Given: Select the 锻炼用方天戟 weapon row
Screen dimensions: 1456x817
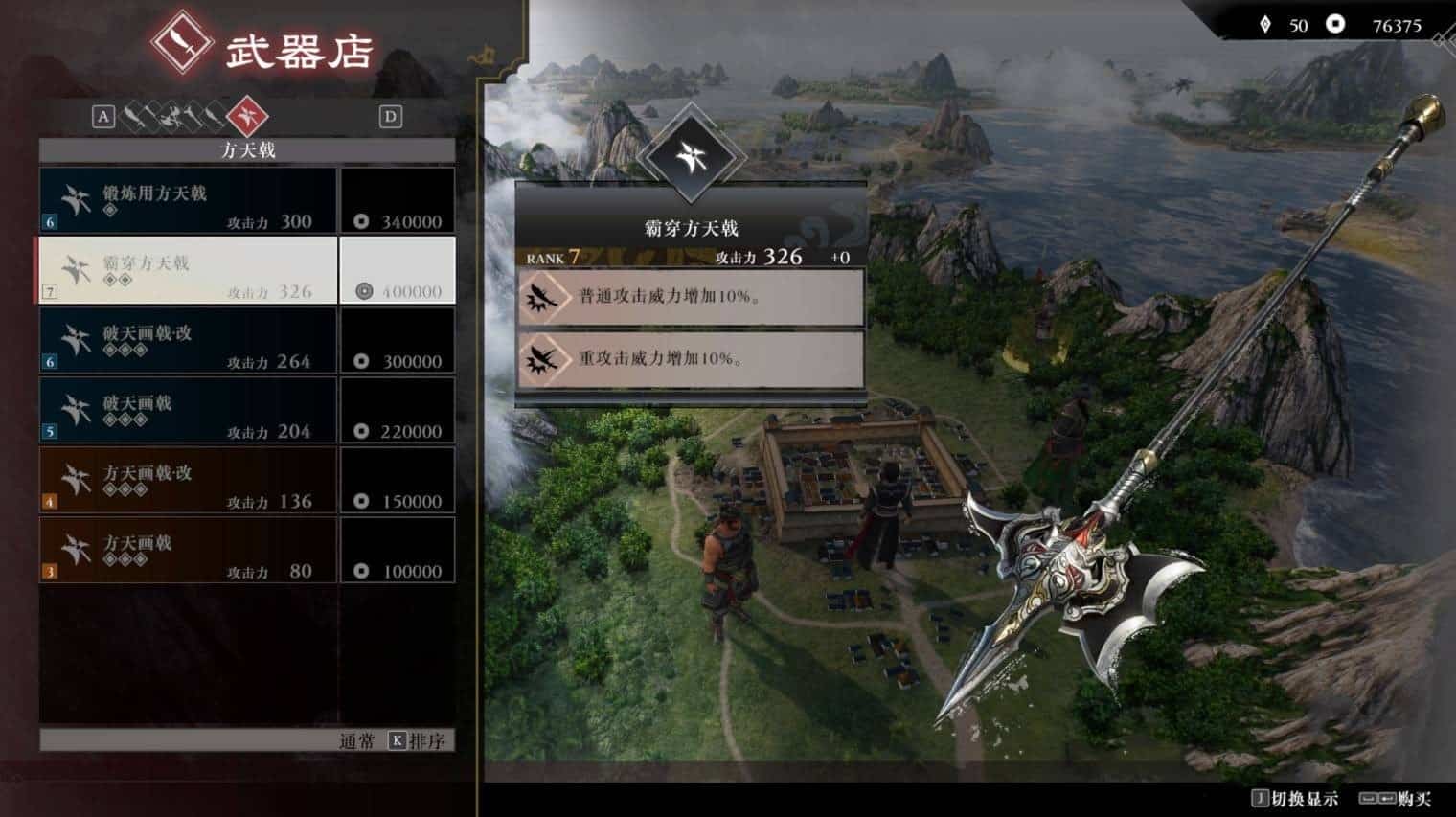Looking at the screenshot, I should [188, 201].
